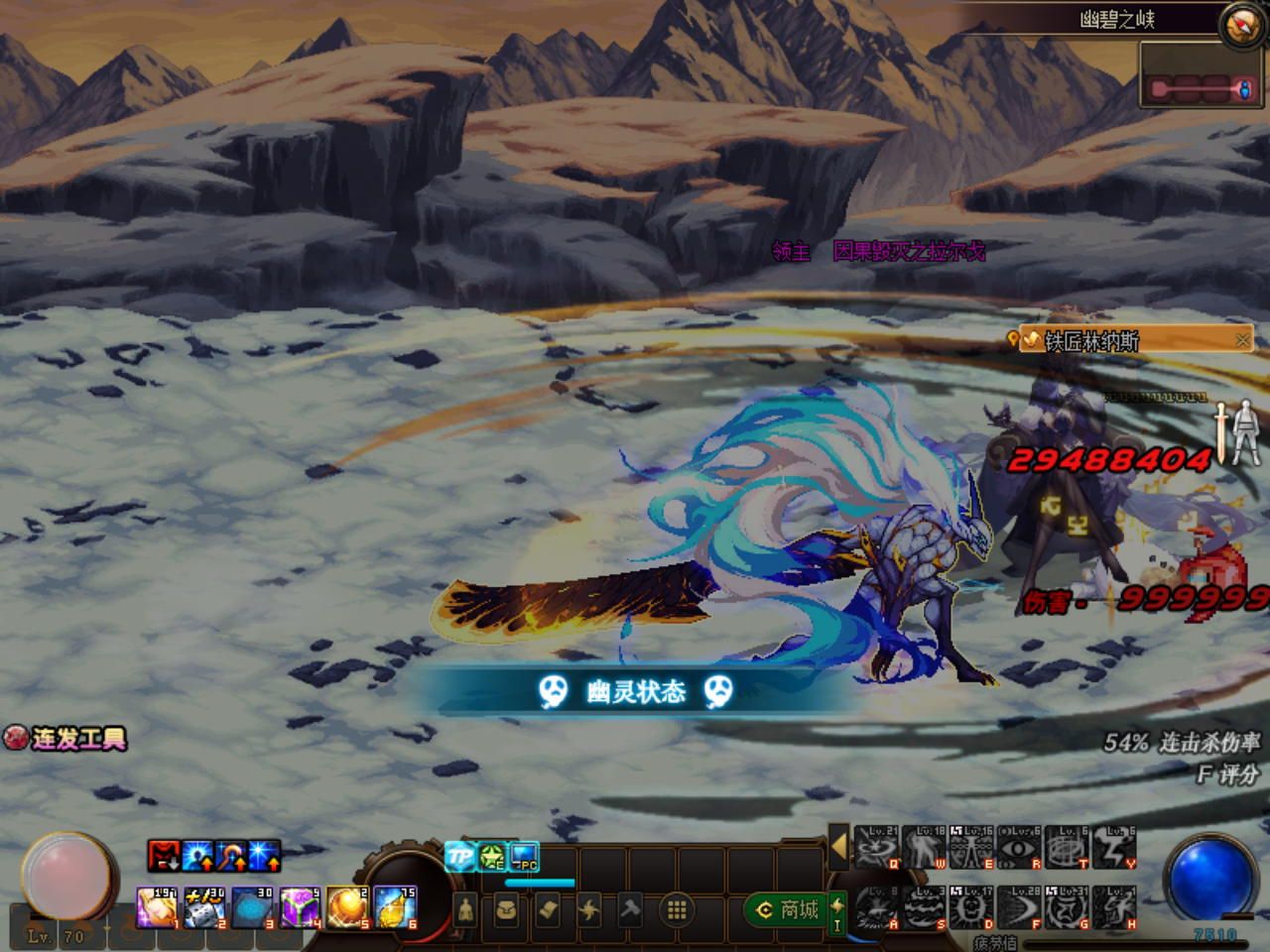Use the consumable in hotbar slot 1

point(158,907)
